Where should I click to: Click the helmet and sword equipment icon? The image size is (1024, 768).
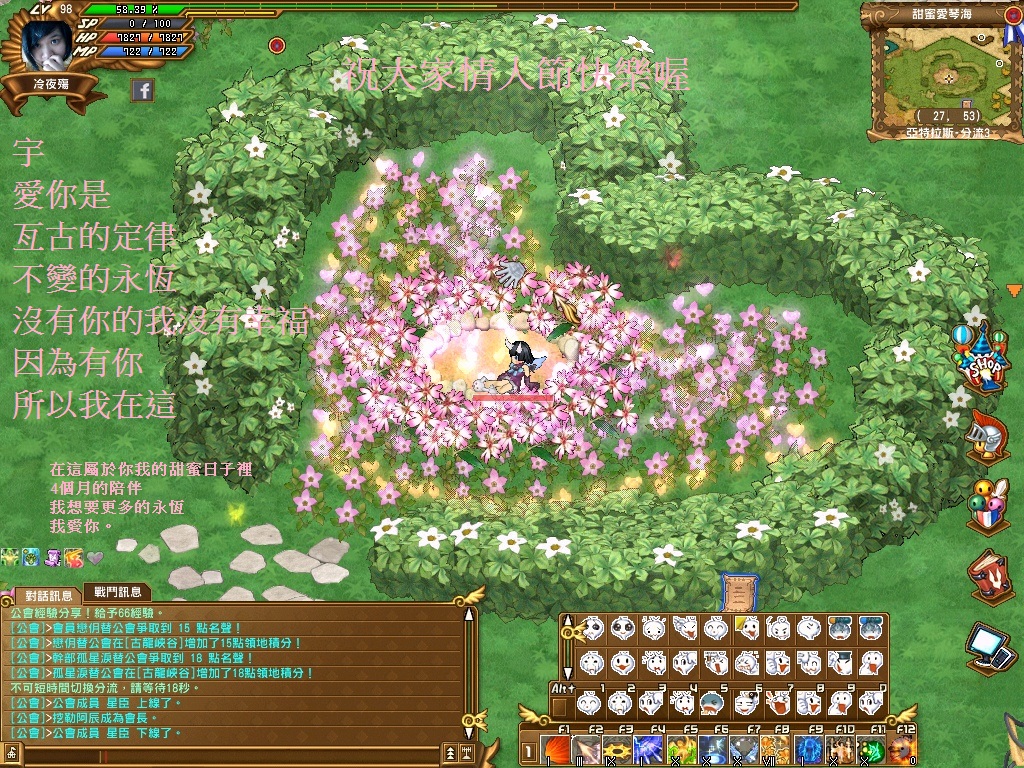pyautogui.click(x=986, y=437)
